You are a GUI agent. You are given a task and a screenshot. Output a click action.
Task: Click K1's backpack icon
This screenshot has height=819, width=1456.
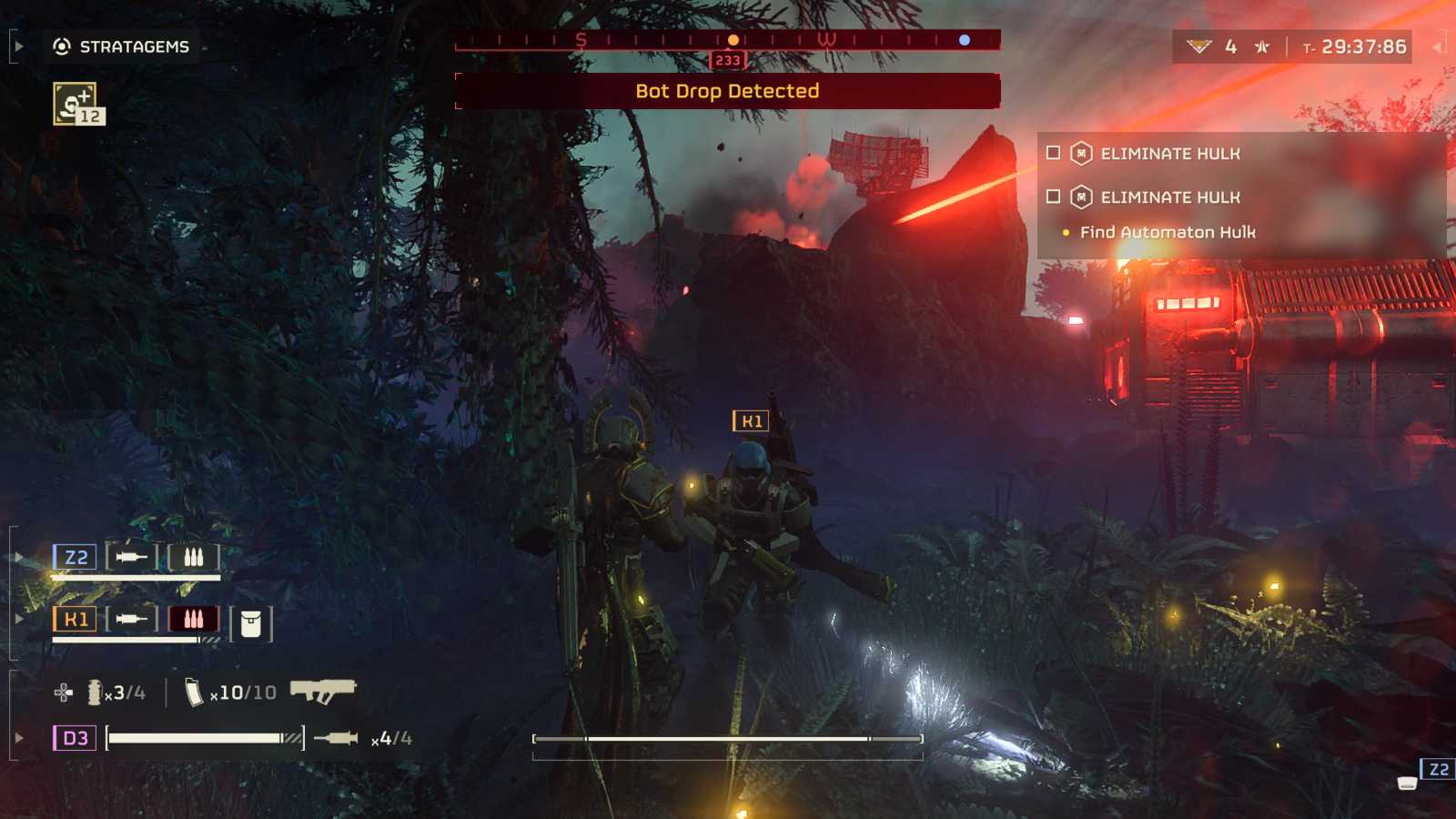251,624
